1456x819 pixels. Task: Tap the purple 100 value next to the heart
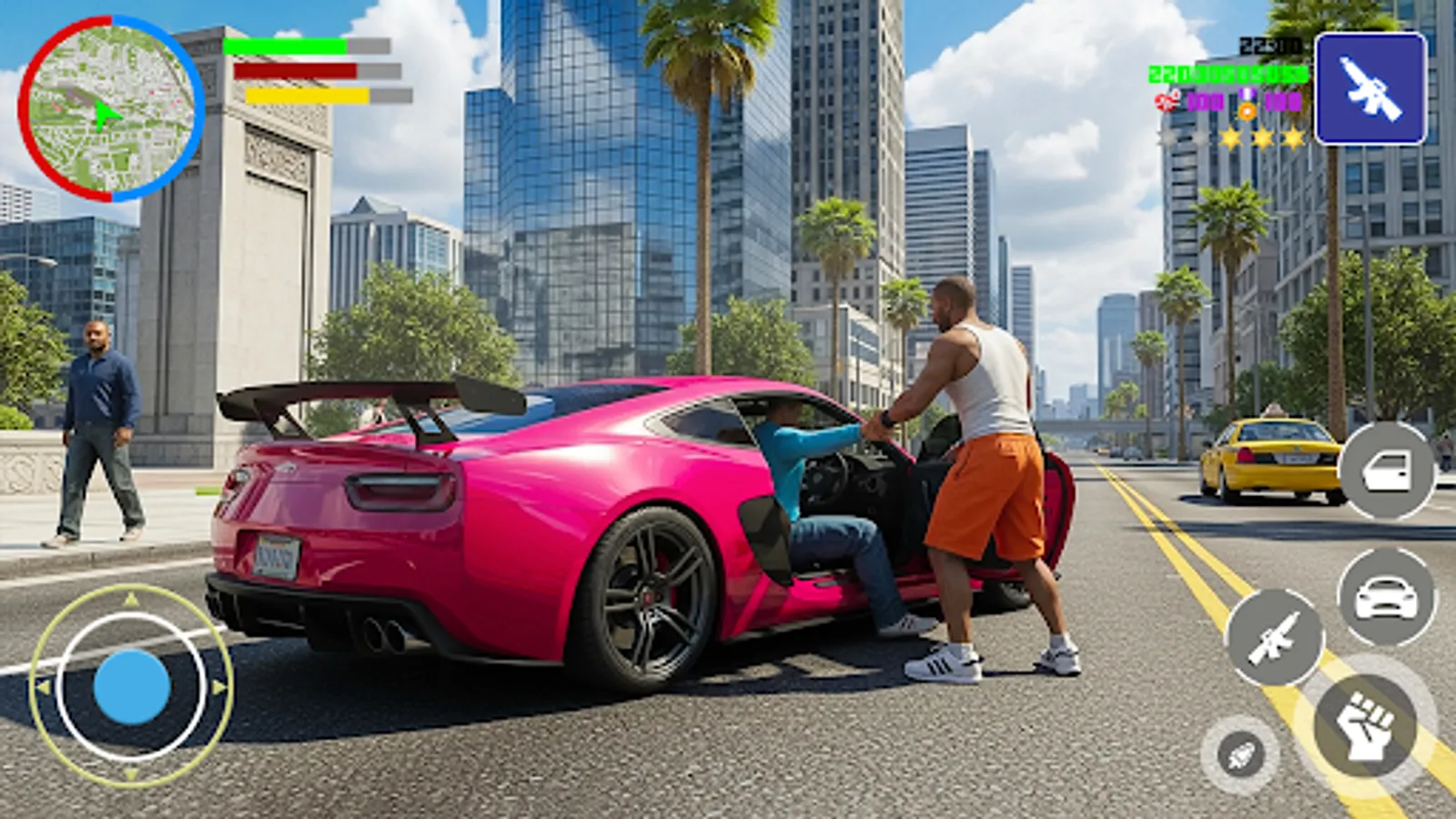point(1205,102)
